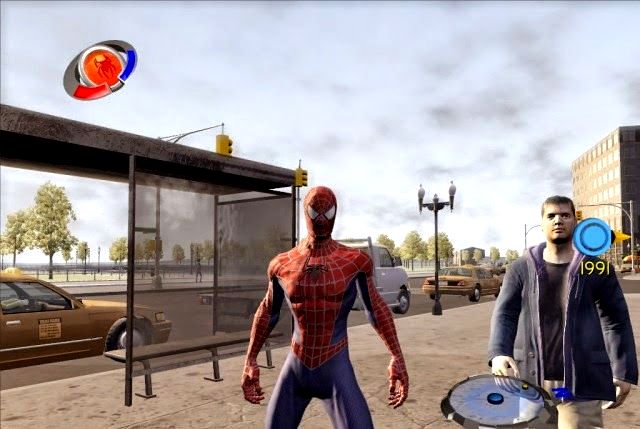Image resolution: width=640 pixels, height=429 pixels.
Task: Open the round radar minimap
Action: (x=497, y=402)
